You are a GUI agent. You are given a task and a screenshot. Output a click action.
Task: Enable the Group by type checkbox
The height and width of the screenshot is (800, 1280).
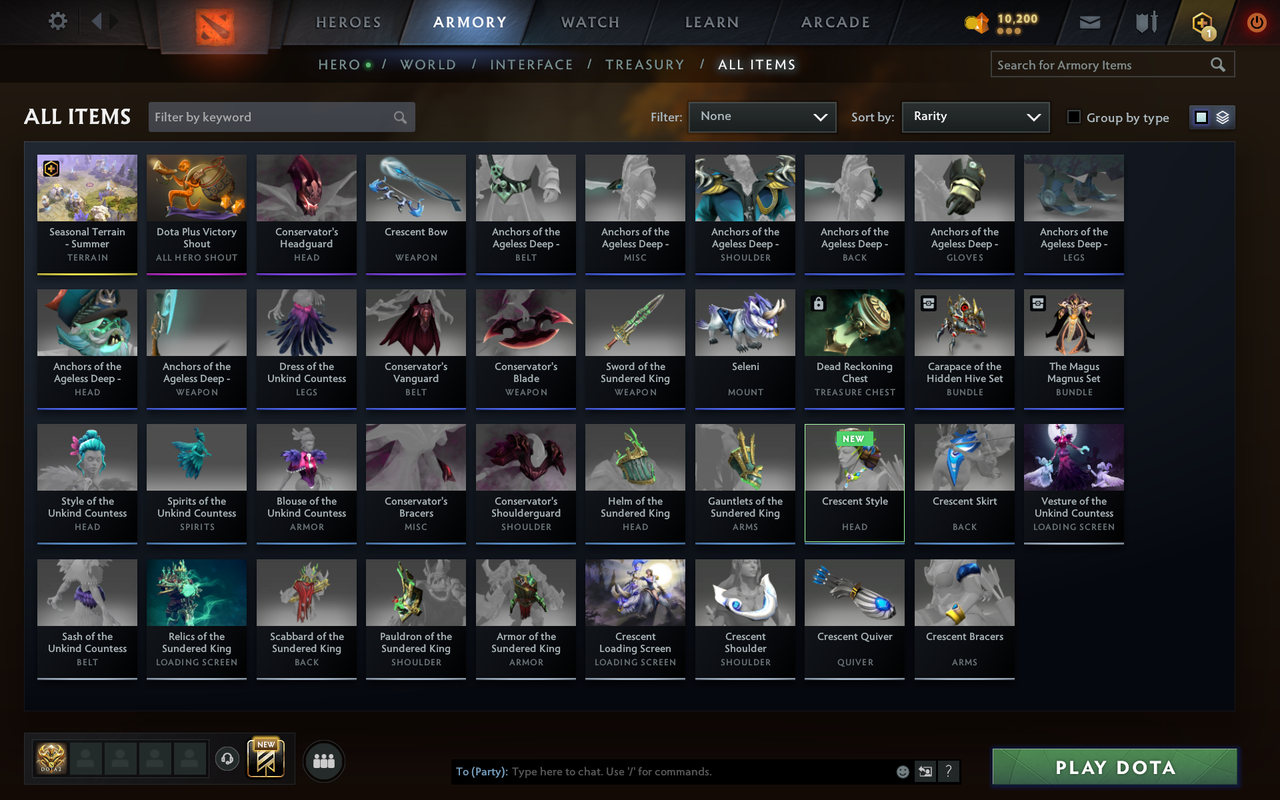pyautogui.click(x=1073, y=117)
